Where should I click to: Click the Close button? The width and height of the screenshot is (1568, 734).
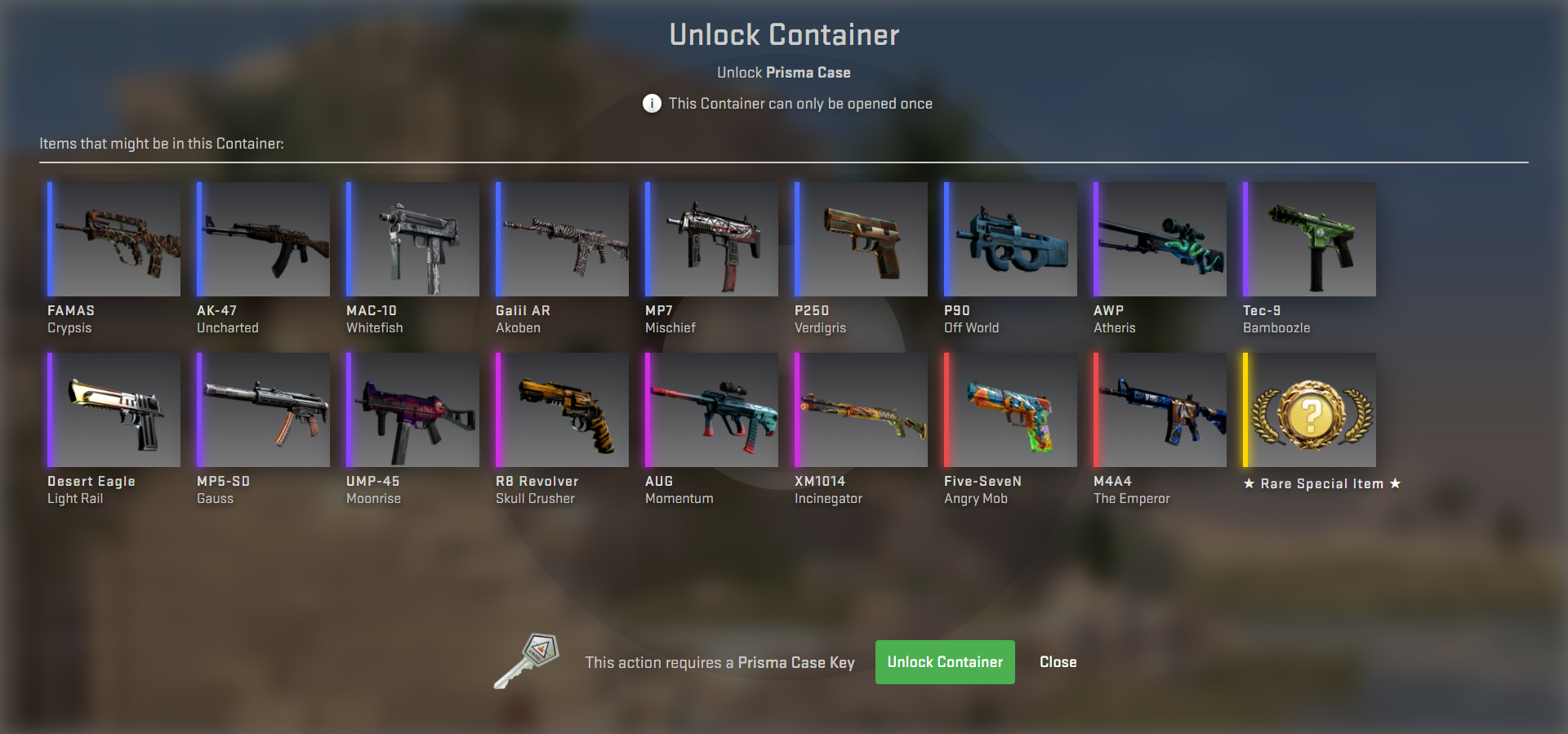point(1058,662)
